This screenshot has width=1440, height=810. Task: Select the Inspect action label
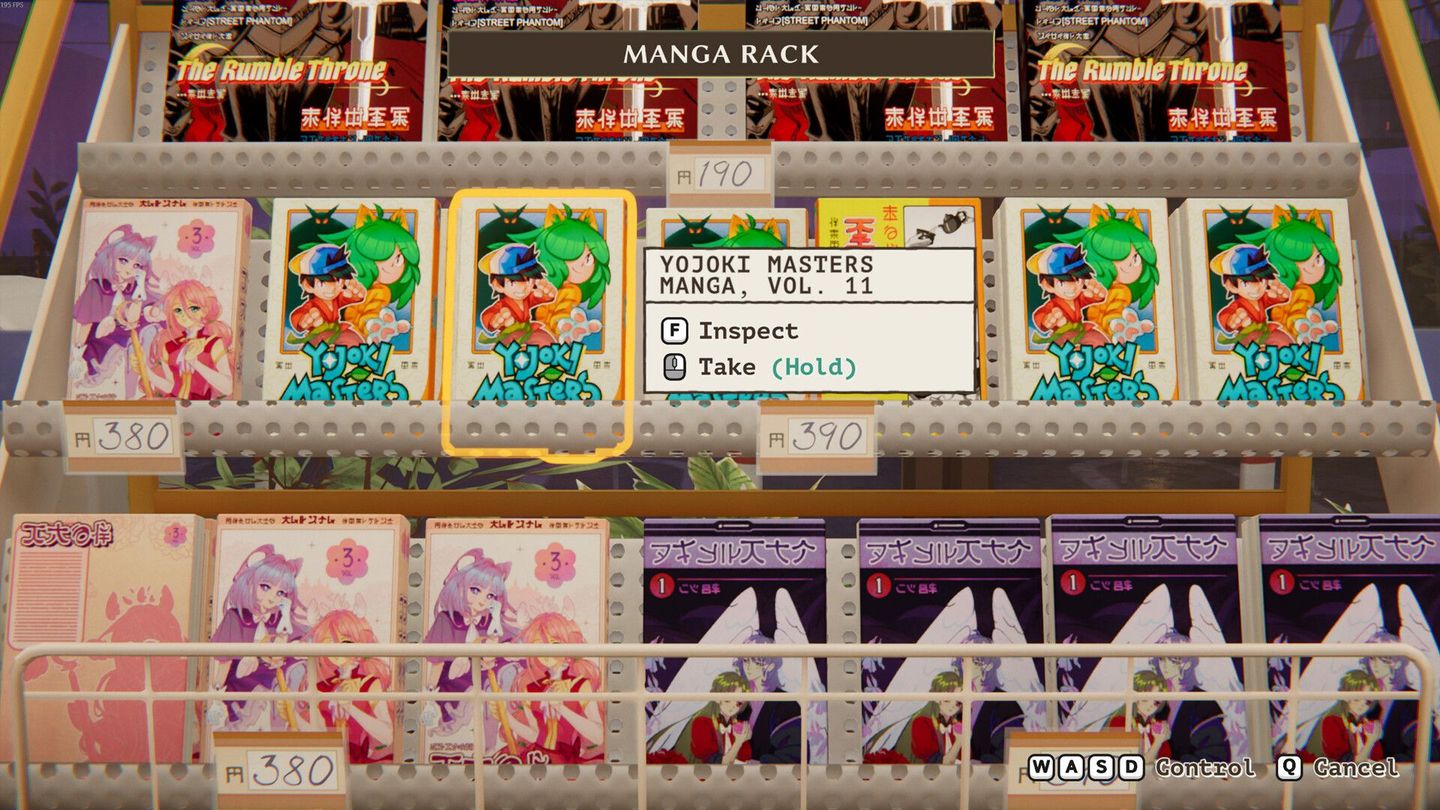(x=747, y=330)
